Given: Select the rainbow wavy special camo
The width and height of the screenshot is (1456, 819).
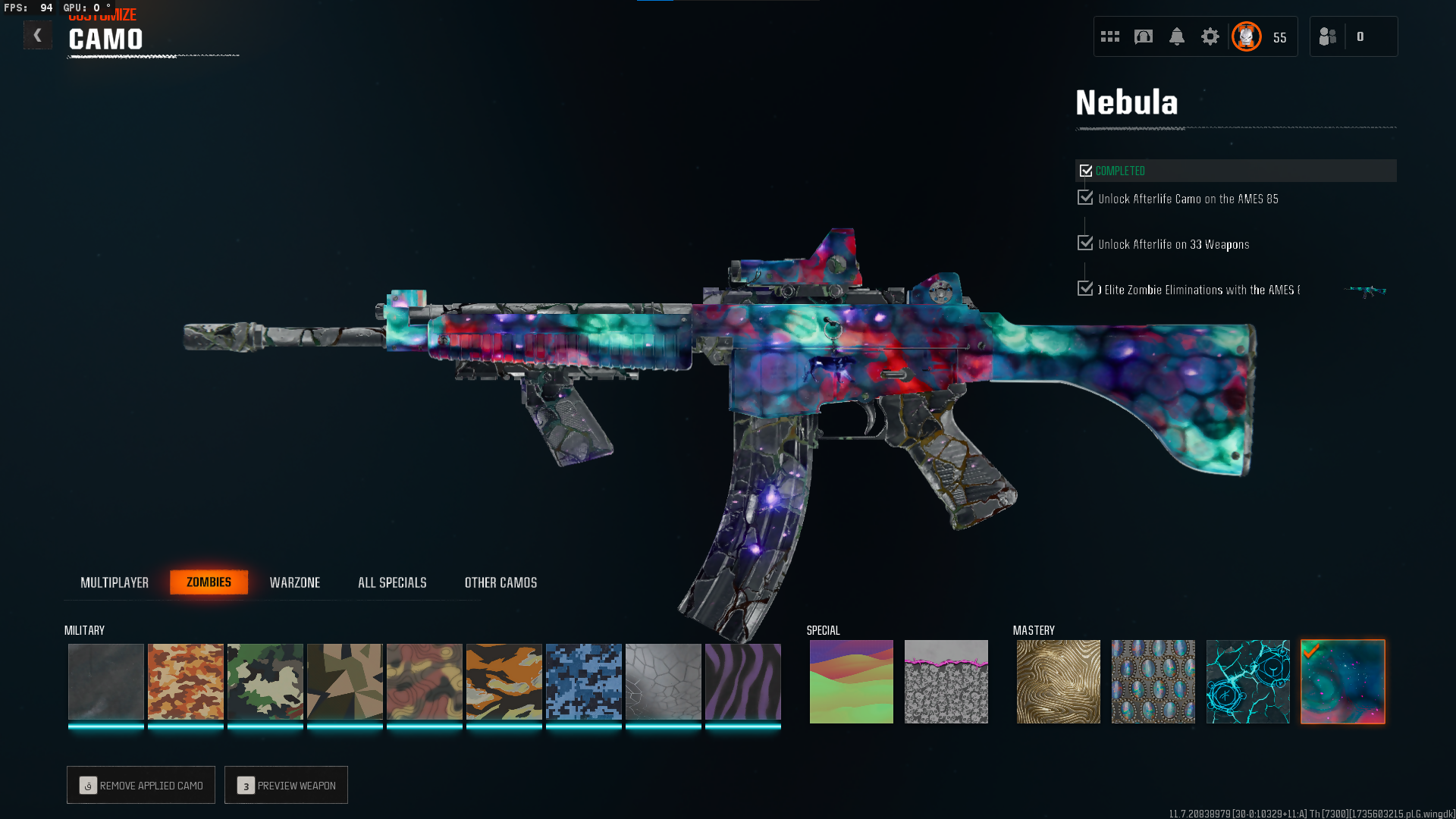Looking at the screenshot, I should 852,682.
